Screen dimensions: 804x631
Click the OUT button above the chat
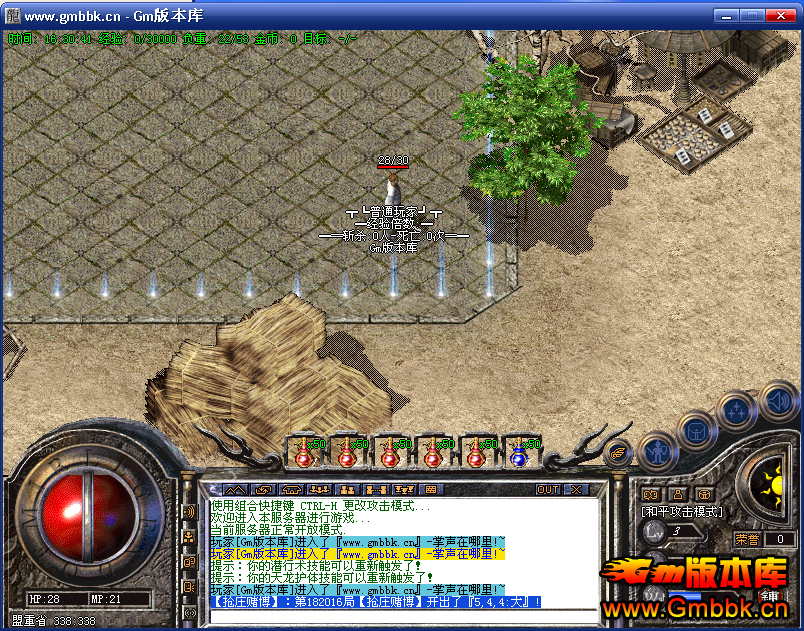pos(548,490)
